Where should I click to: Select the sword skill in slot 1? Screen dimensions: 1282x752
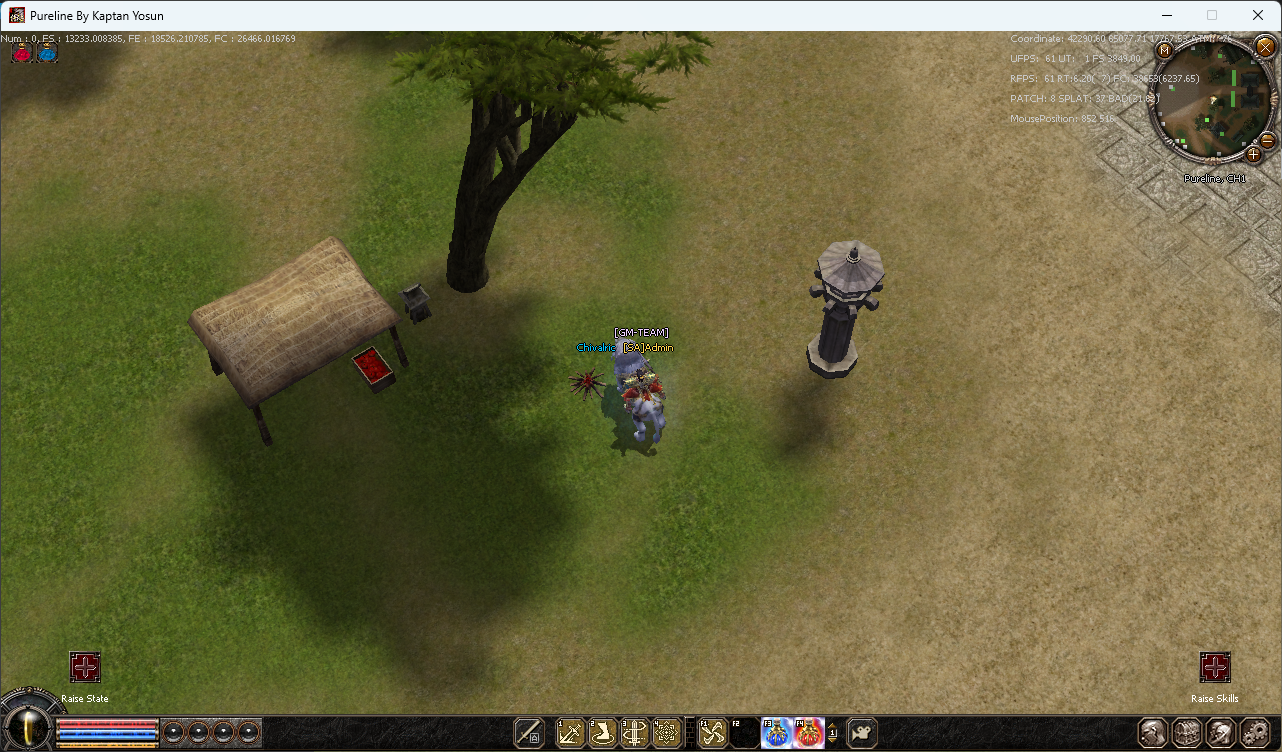570,732
